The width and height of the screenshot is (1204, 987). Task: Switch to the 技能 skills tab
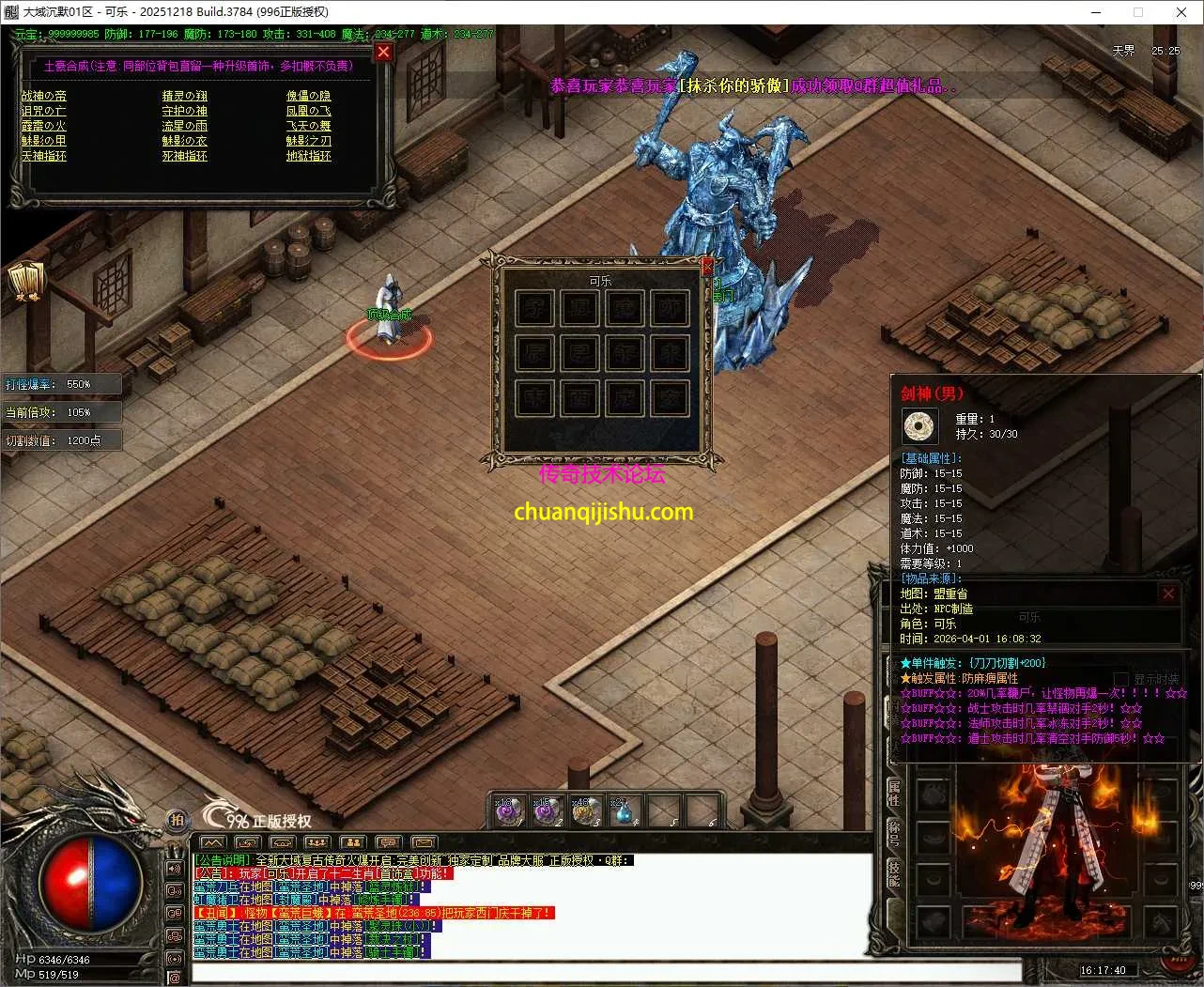pyautogui.click(x=894, y=873)
